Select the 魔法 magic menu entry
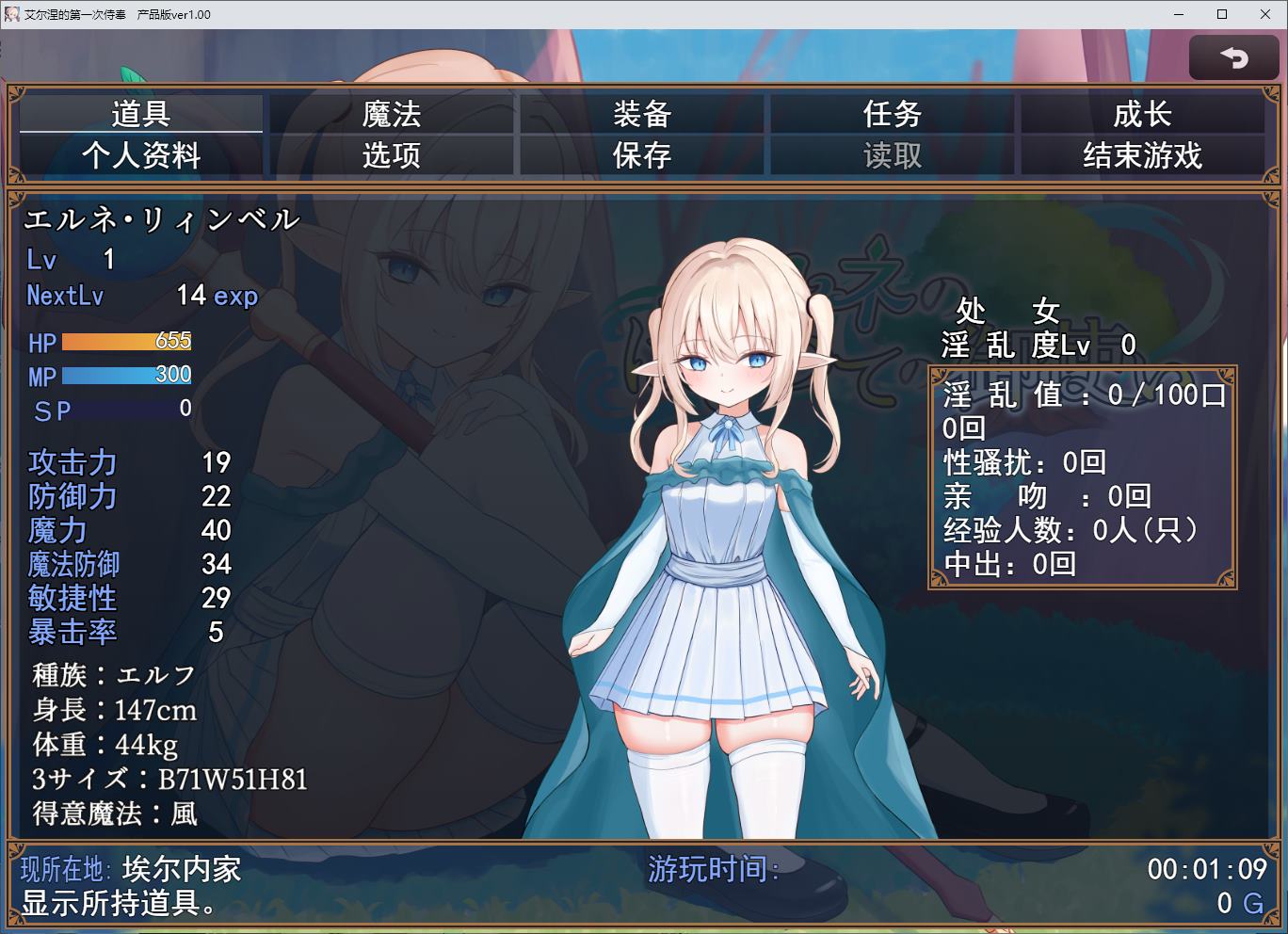The image size is (1288, 934). point(392,114)
